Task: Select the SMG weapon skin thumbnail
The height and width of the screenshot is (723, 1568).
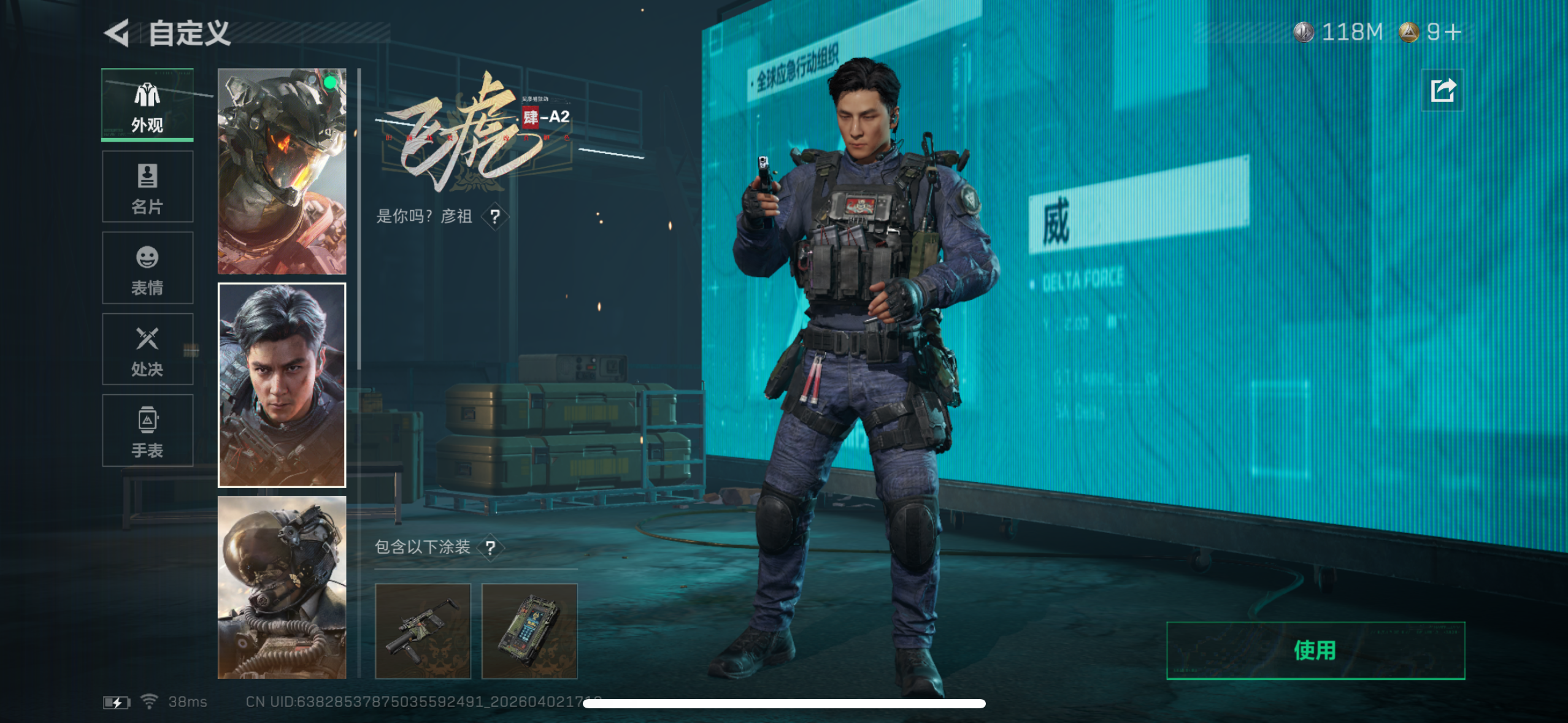Action: tap(424, 630)
